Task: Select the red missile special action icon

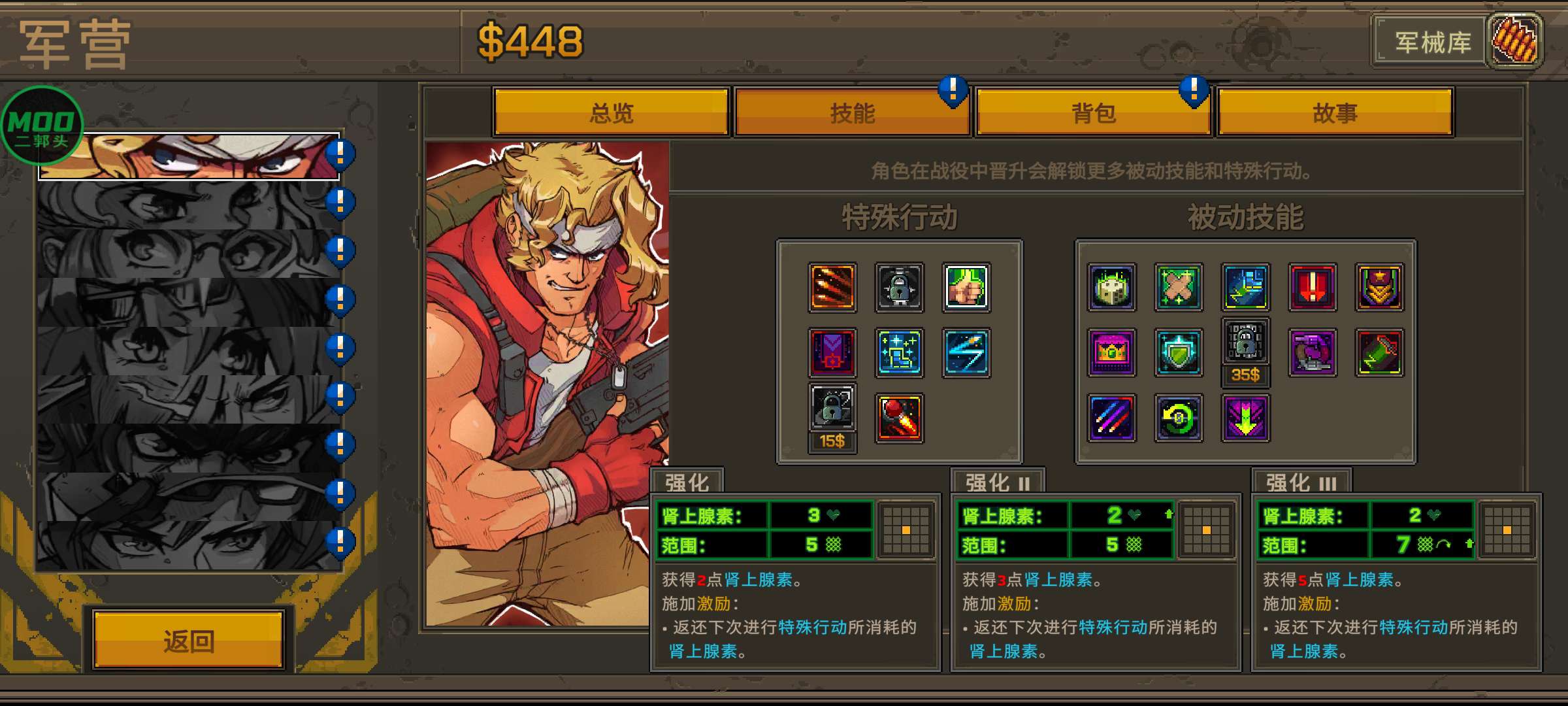Action: pos(900,417)
